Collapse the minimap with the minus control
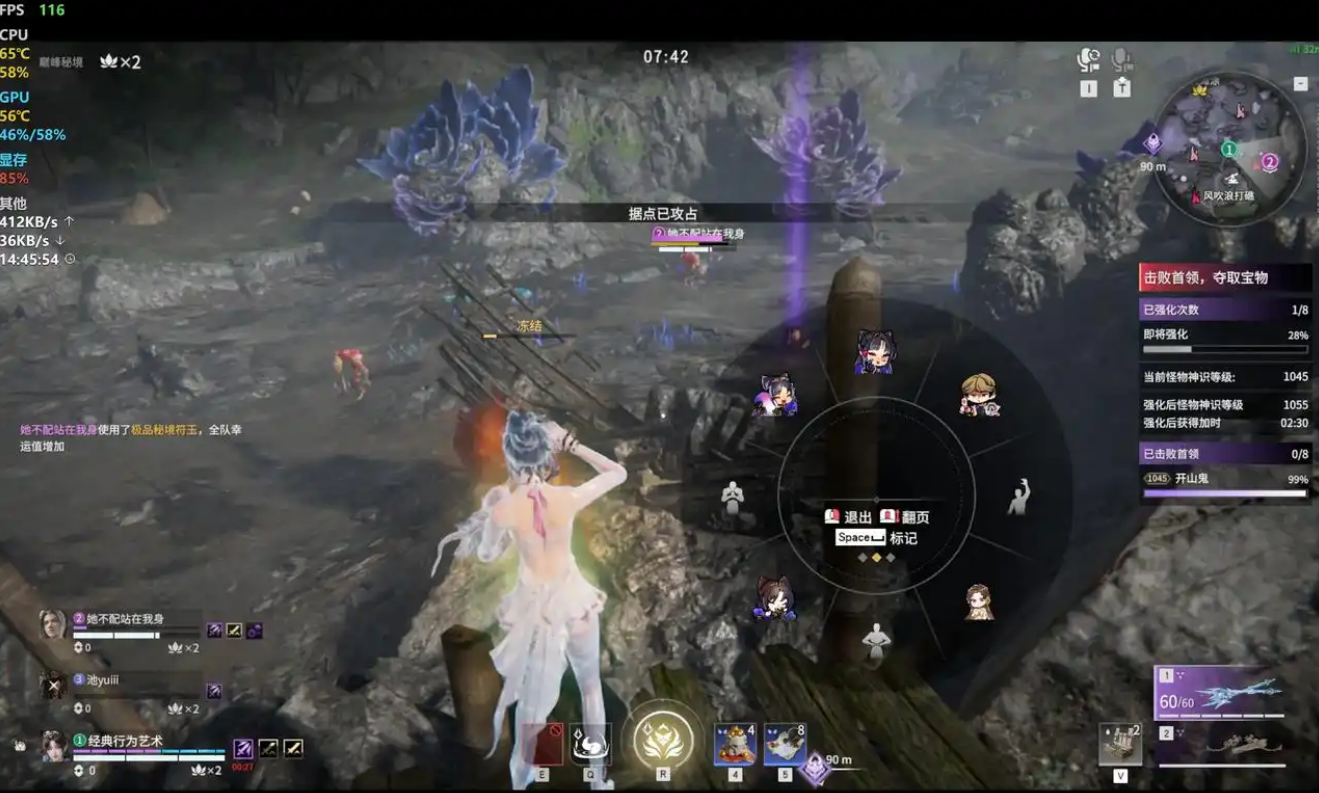Viewport: 1319px width, 793px height. click(x=1300, y=85)
